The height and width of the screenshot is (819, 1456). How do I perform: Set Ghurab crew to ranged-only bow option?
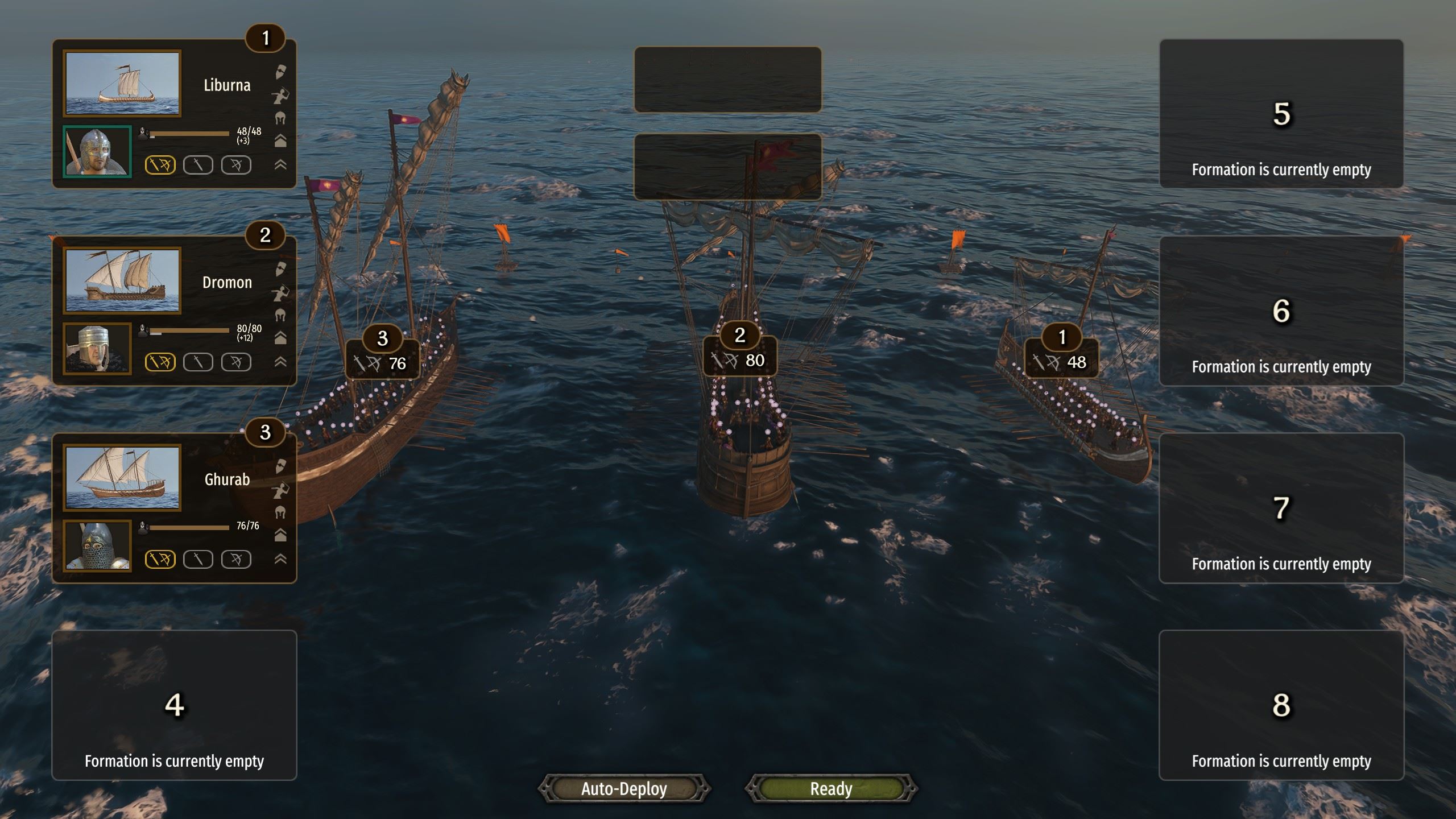tap(236, 560)
